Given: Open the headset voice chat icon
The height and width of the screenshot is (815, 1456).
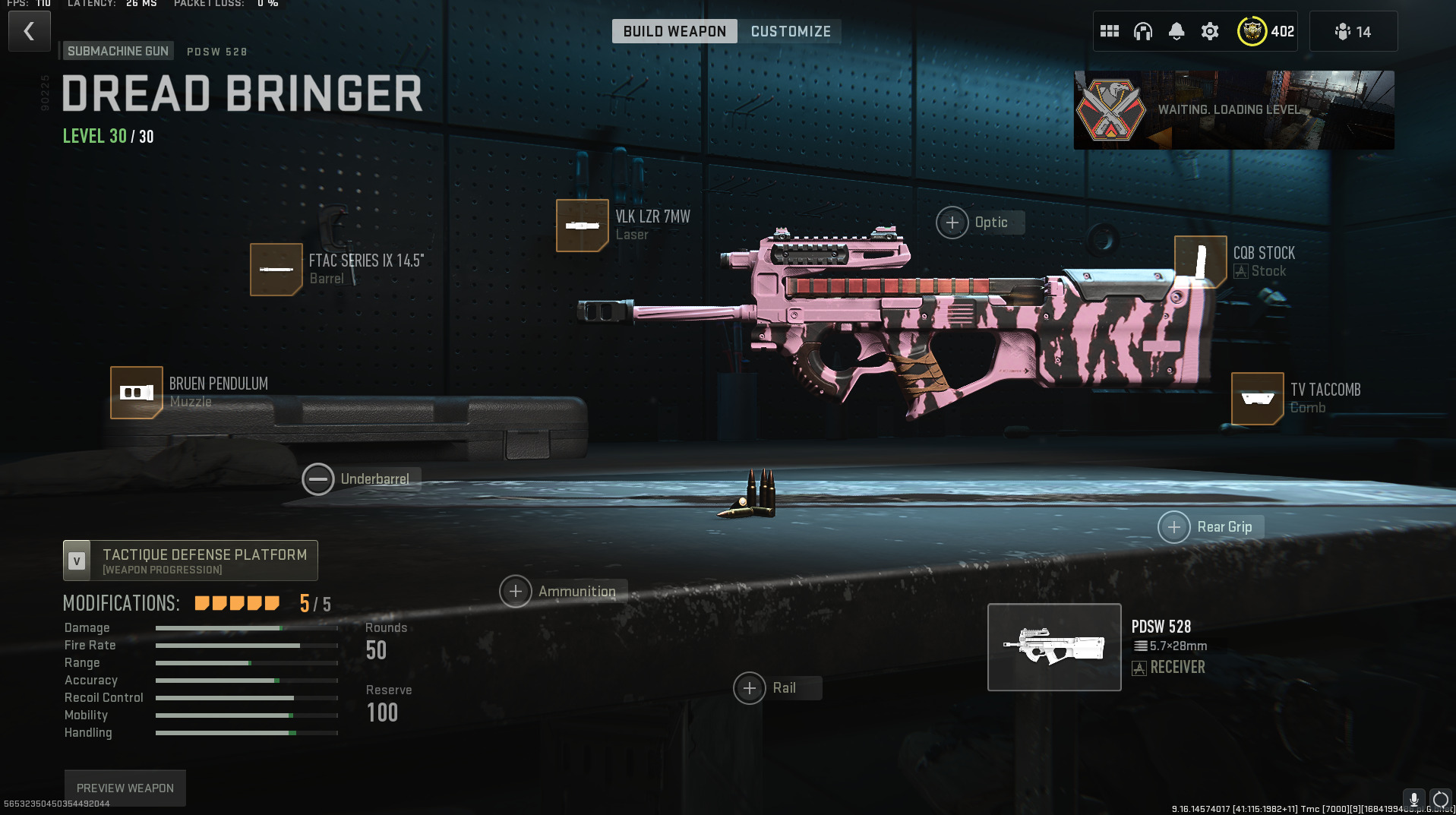Looking at the screenshot, I should (x=1142, y=31).
